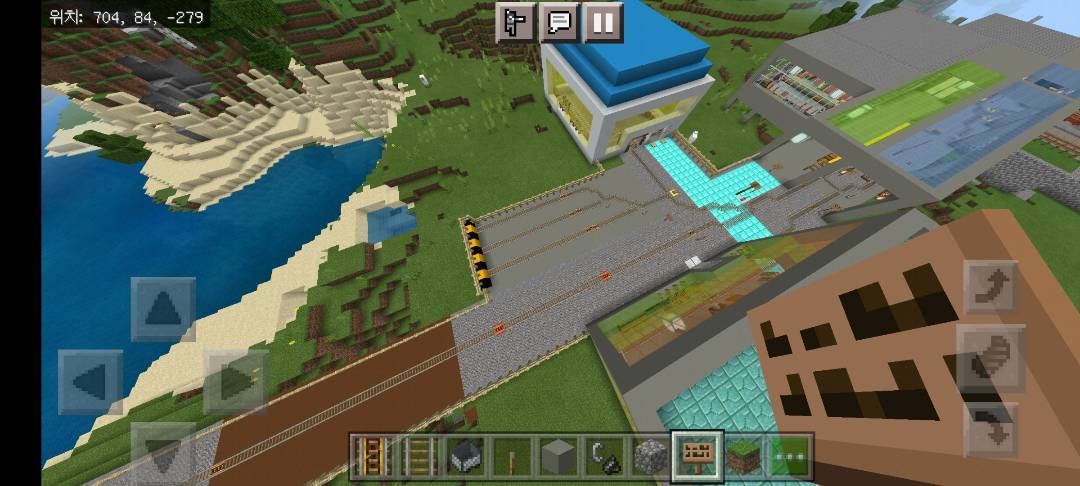Tap the middle button between fly arrows

991,358
